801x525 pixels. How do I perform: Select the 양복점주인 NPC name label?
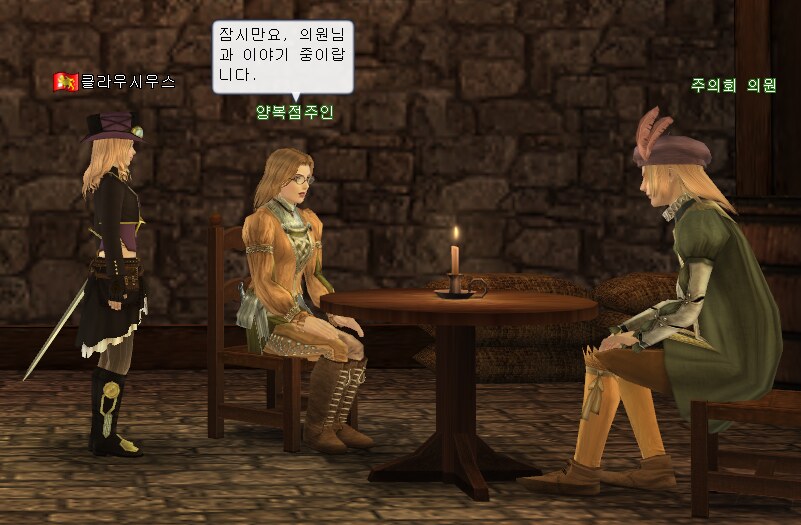pyautogui.click(x=293, y=112)
